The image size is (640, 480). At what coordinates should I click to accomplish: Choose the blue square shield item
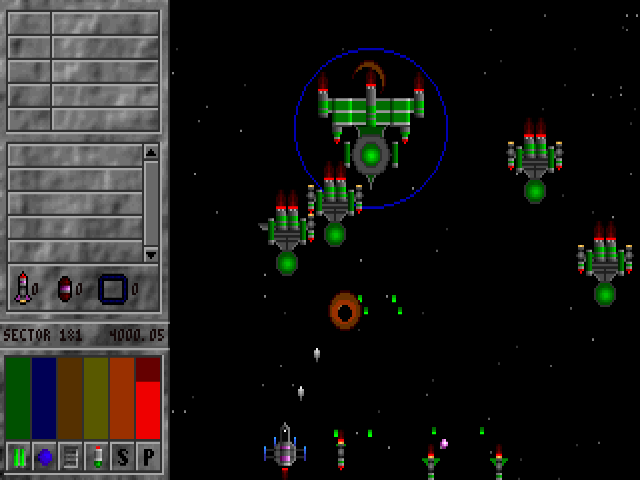[x=112, y=288]
